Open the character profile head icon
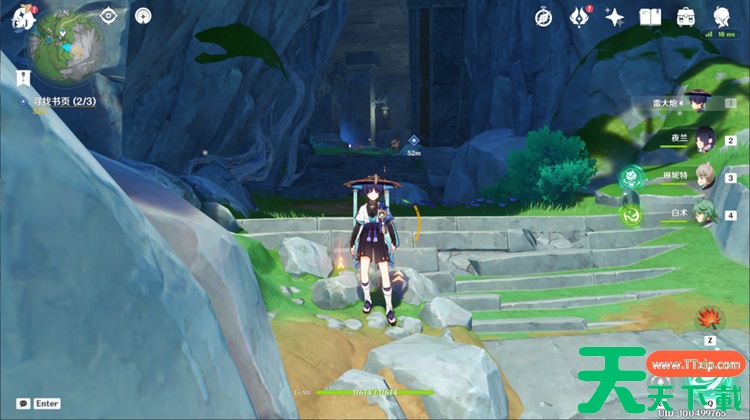Screen dimensions: 750x420 (x=721, y=17)
